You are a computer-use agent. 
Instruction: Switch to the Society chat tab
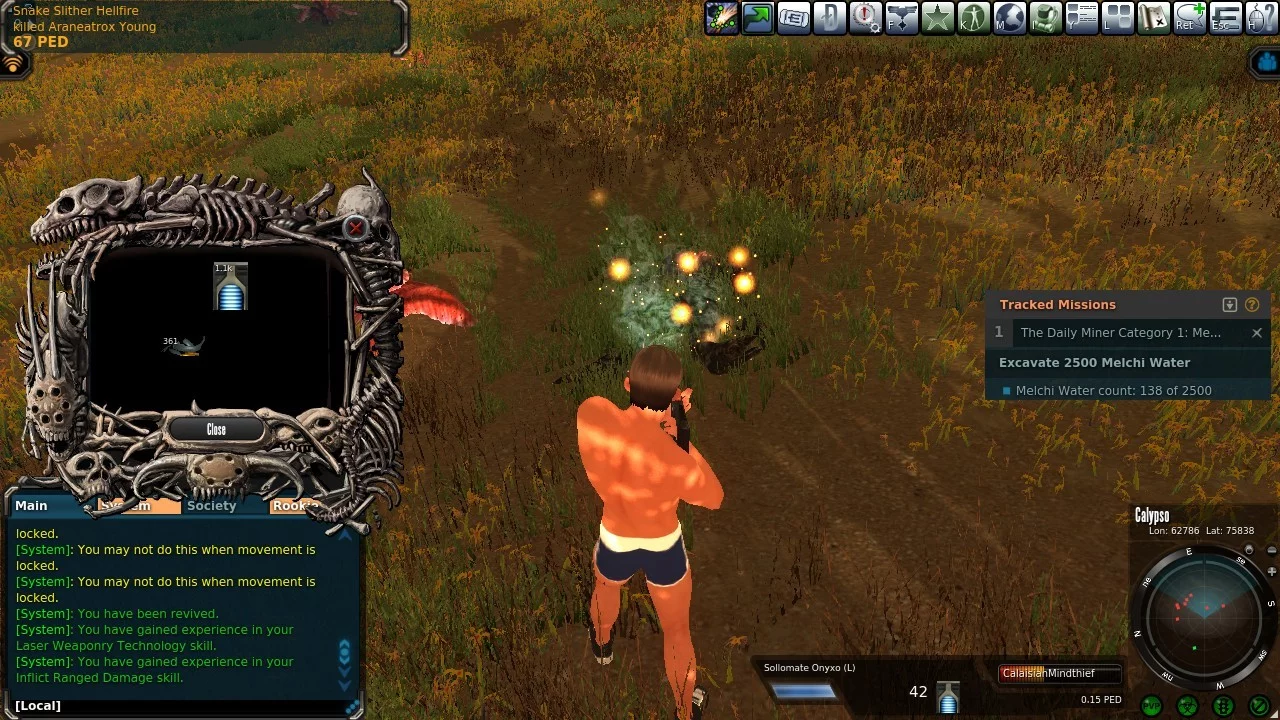(211, 506)
